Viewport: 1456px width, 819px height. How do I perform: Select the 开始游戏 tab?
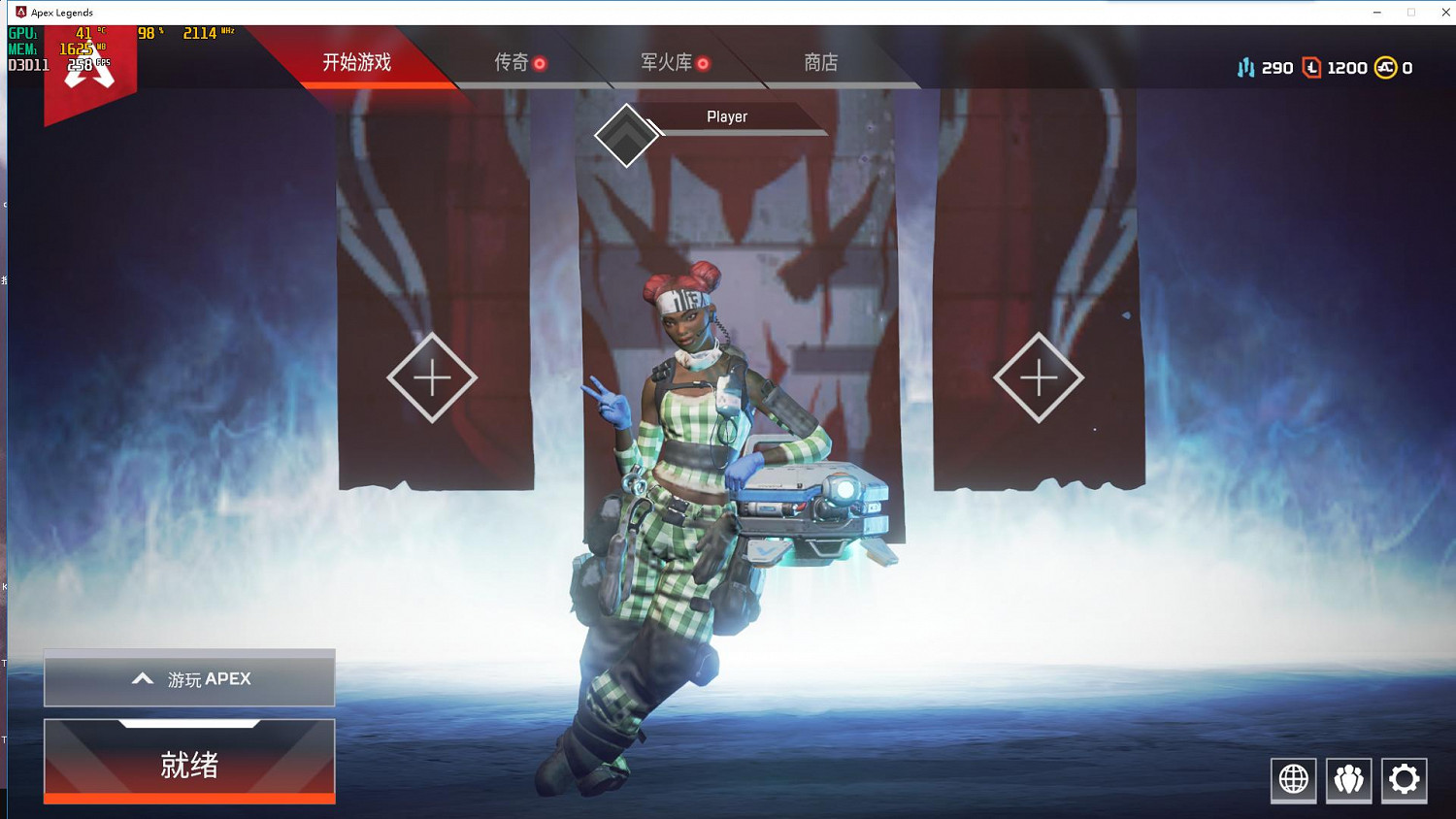tap(356, 61)
